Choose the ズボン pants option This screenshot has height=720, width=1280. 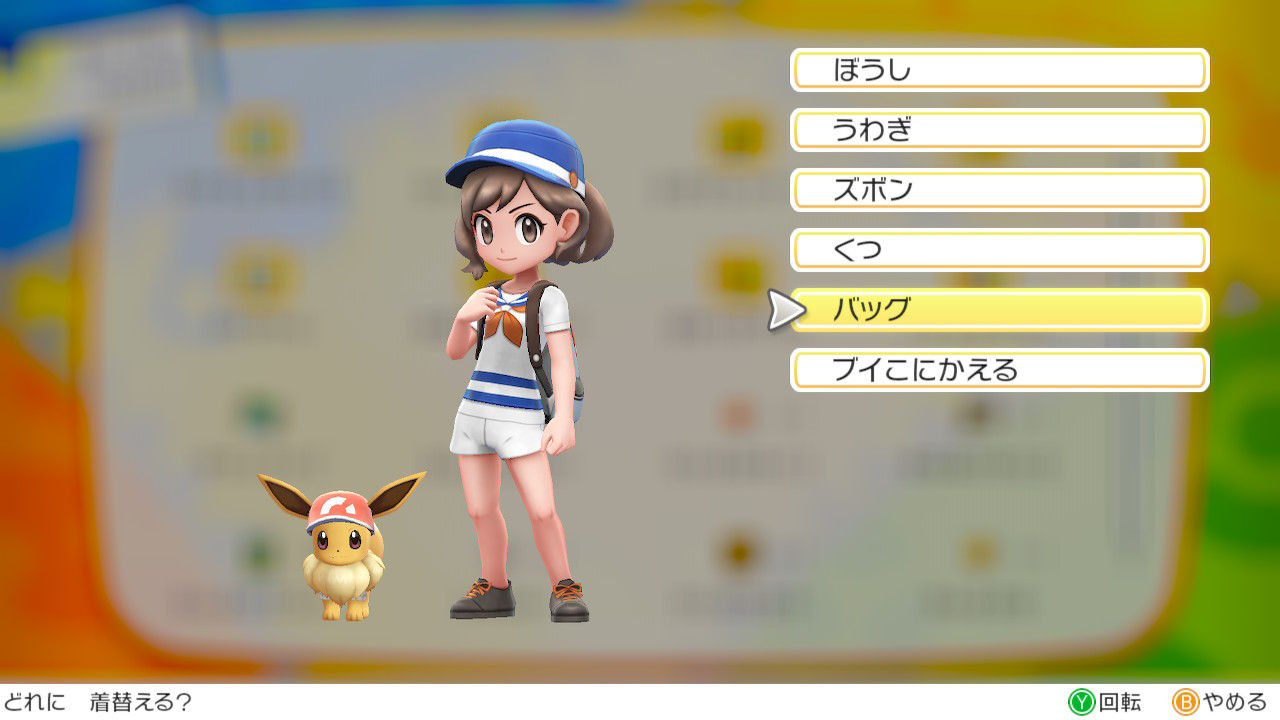1000,190
